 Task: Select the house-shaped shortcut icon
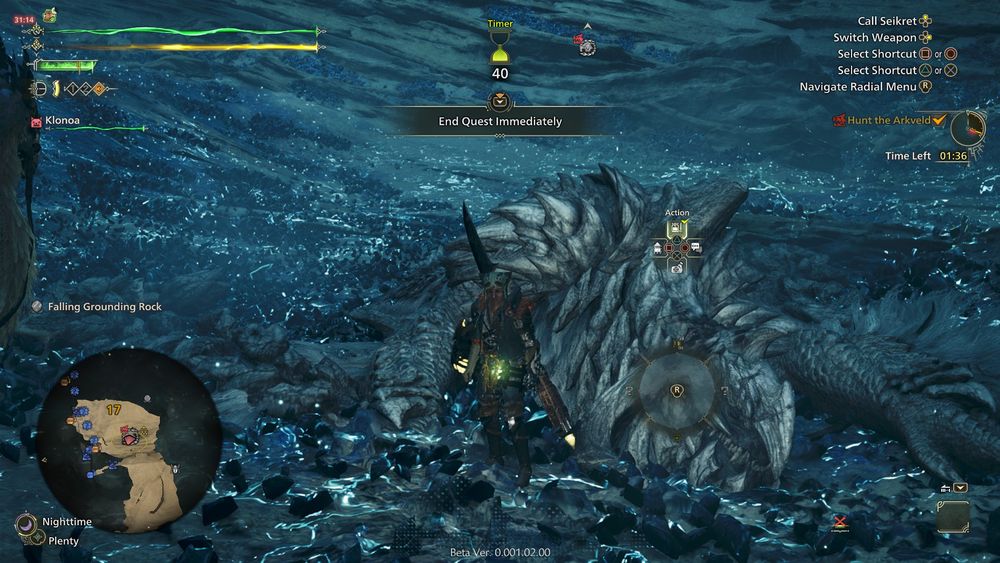[x=659, y=248]
